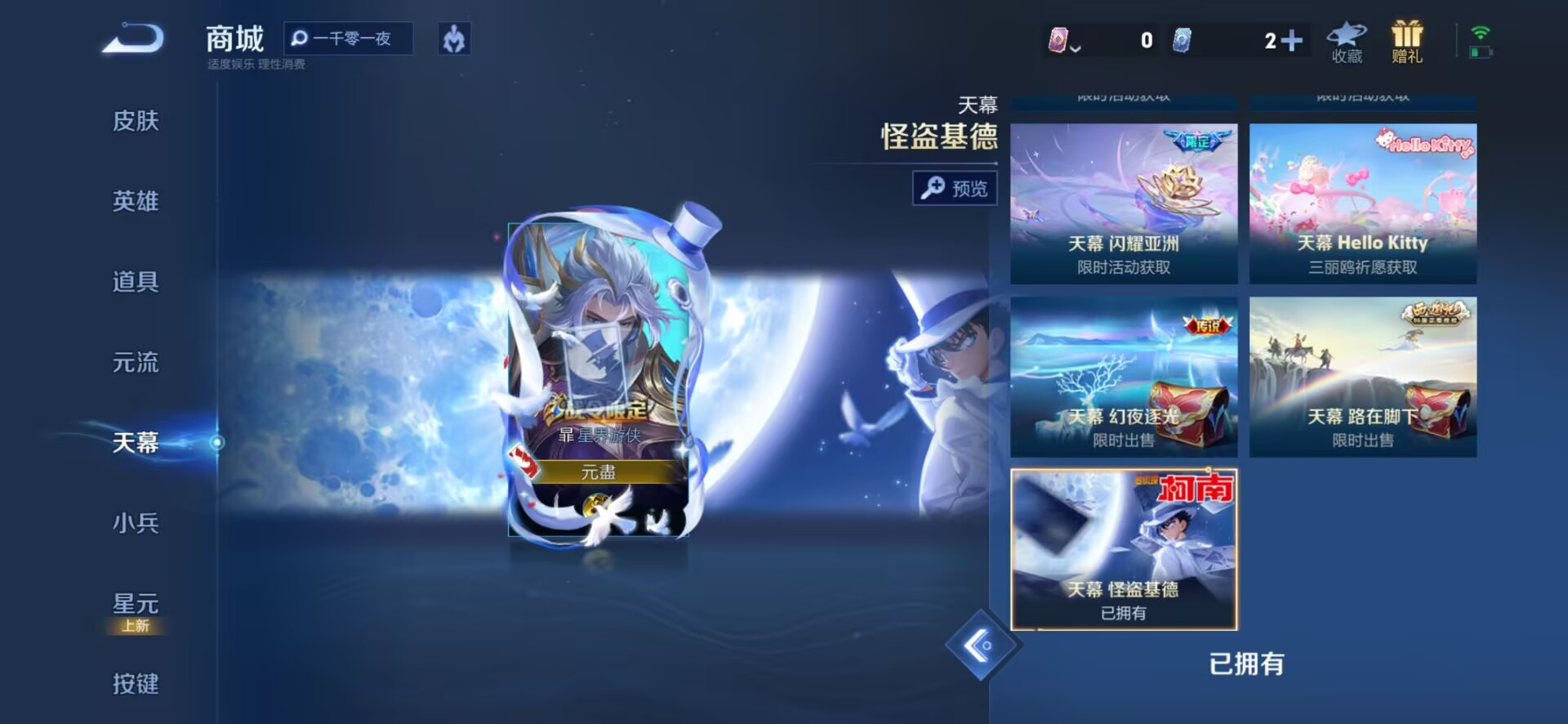Open the 赠礼 gift icon
1568x724 pixels.
[x=1406, y=42]
